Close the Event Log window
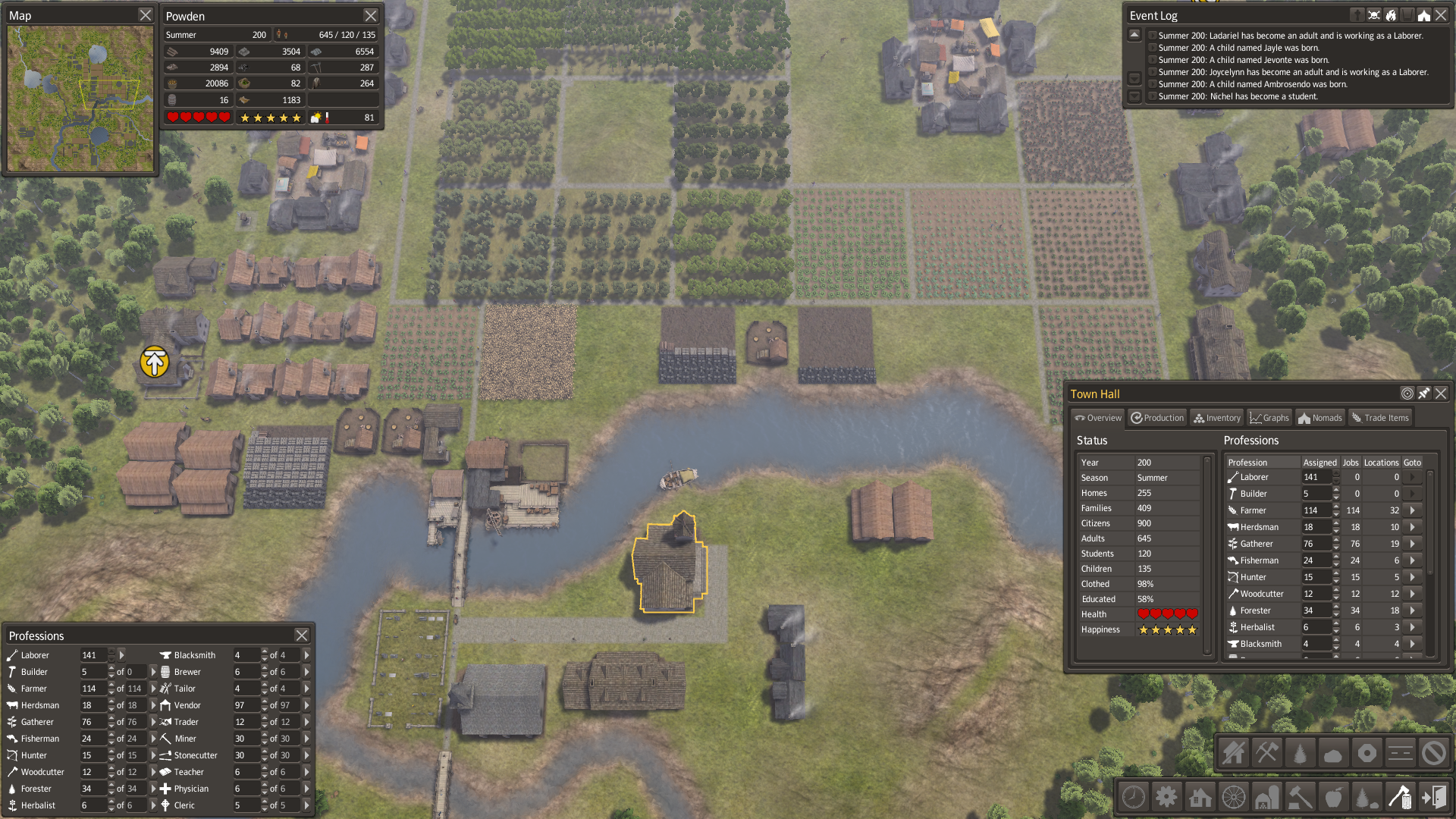The height and width of the screenshot is (819, 1456). point(1441,15)
